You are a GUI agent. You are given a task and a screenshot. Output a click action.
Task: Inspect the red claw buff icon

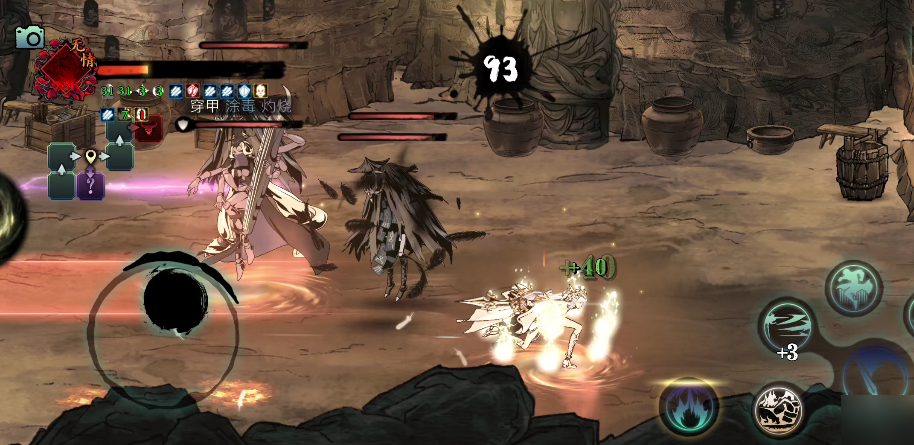click(194, 91)
